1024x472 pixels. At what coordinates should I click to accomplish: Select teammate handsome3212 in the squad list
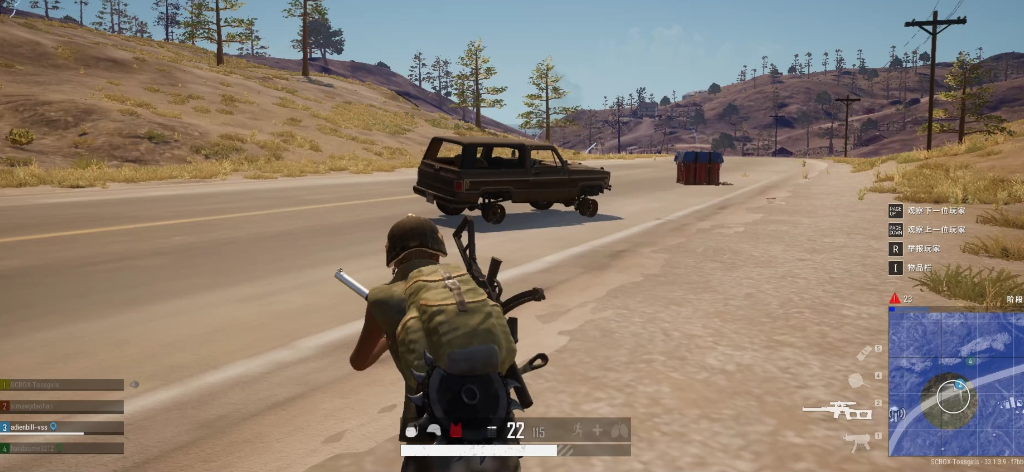(62, 448)
